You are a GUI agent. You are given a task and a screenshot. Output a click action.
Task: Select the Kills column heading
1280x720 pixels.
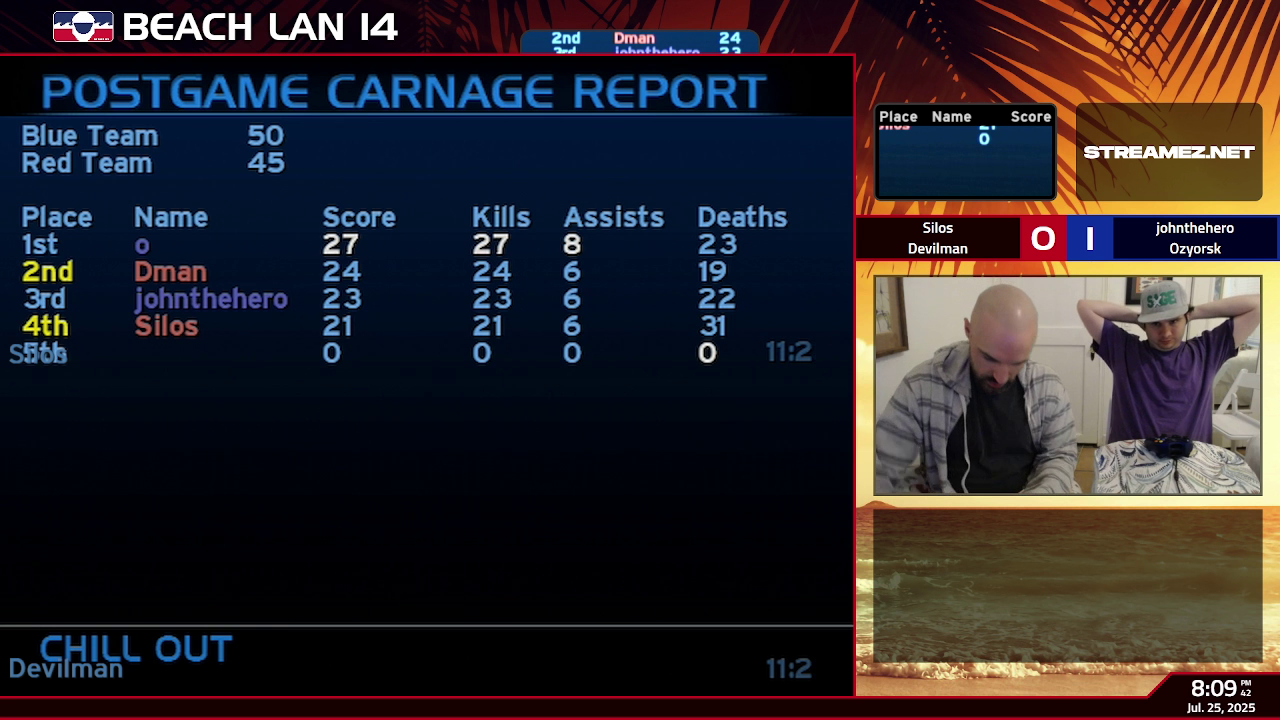pyautogui.click(x=500, y=217)
